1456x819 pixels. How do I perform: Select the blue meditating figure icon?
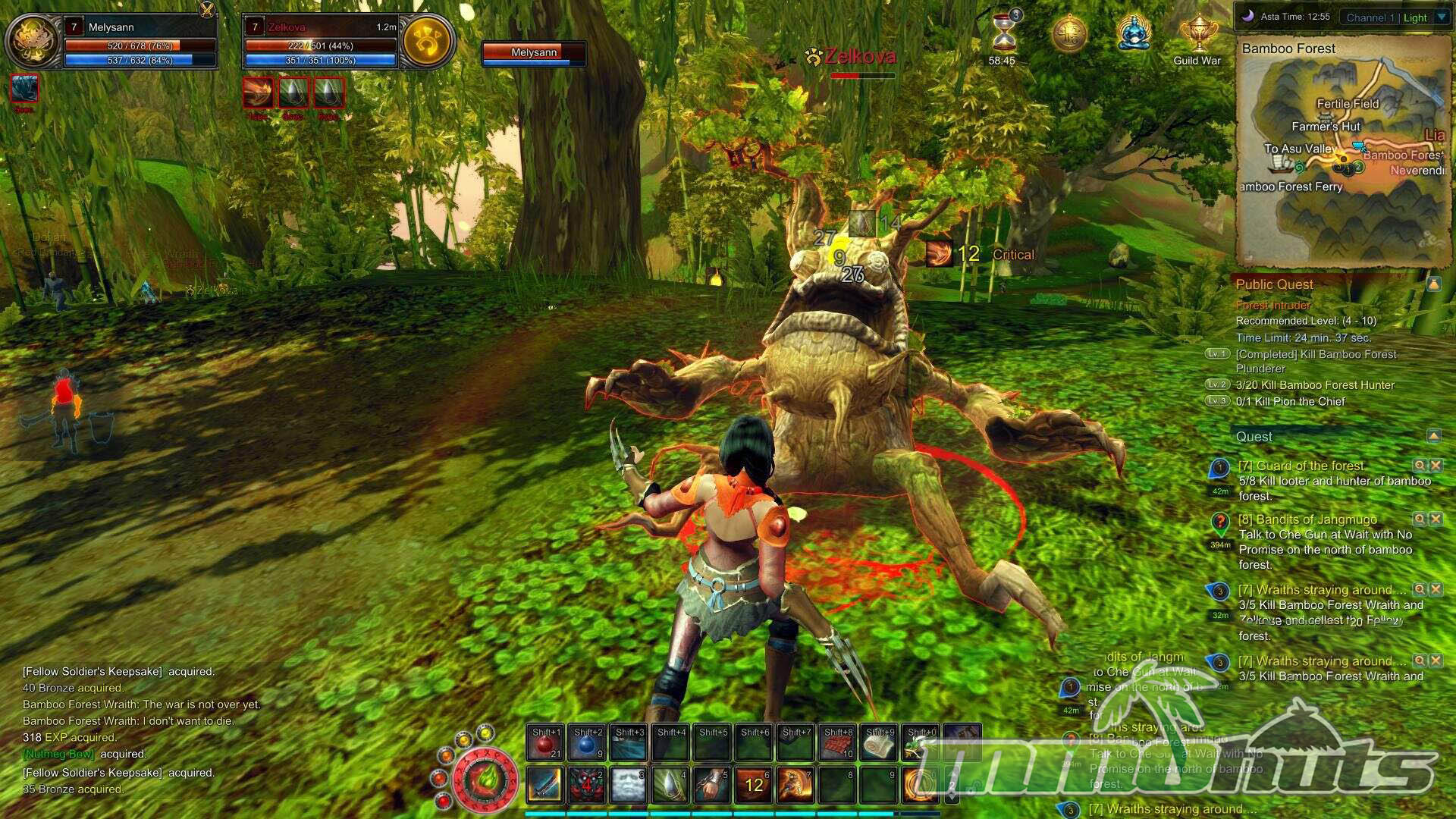tap(1134, 34)
